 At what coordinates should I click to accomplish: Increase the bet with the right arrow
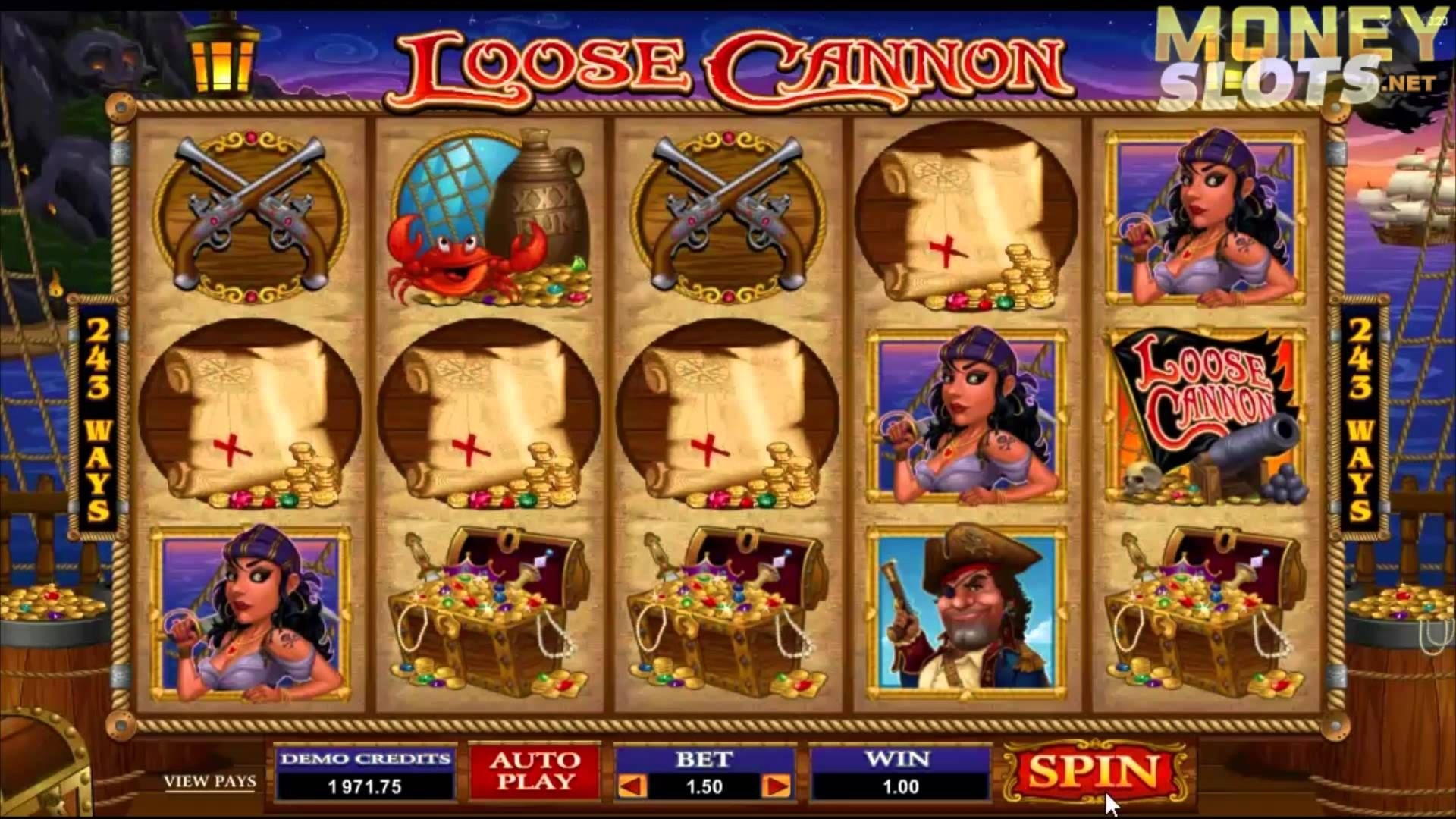click(777, 786)
